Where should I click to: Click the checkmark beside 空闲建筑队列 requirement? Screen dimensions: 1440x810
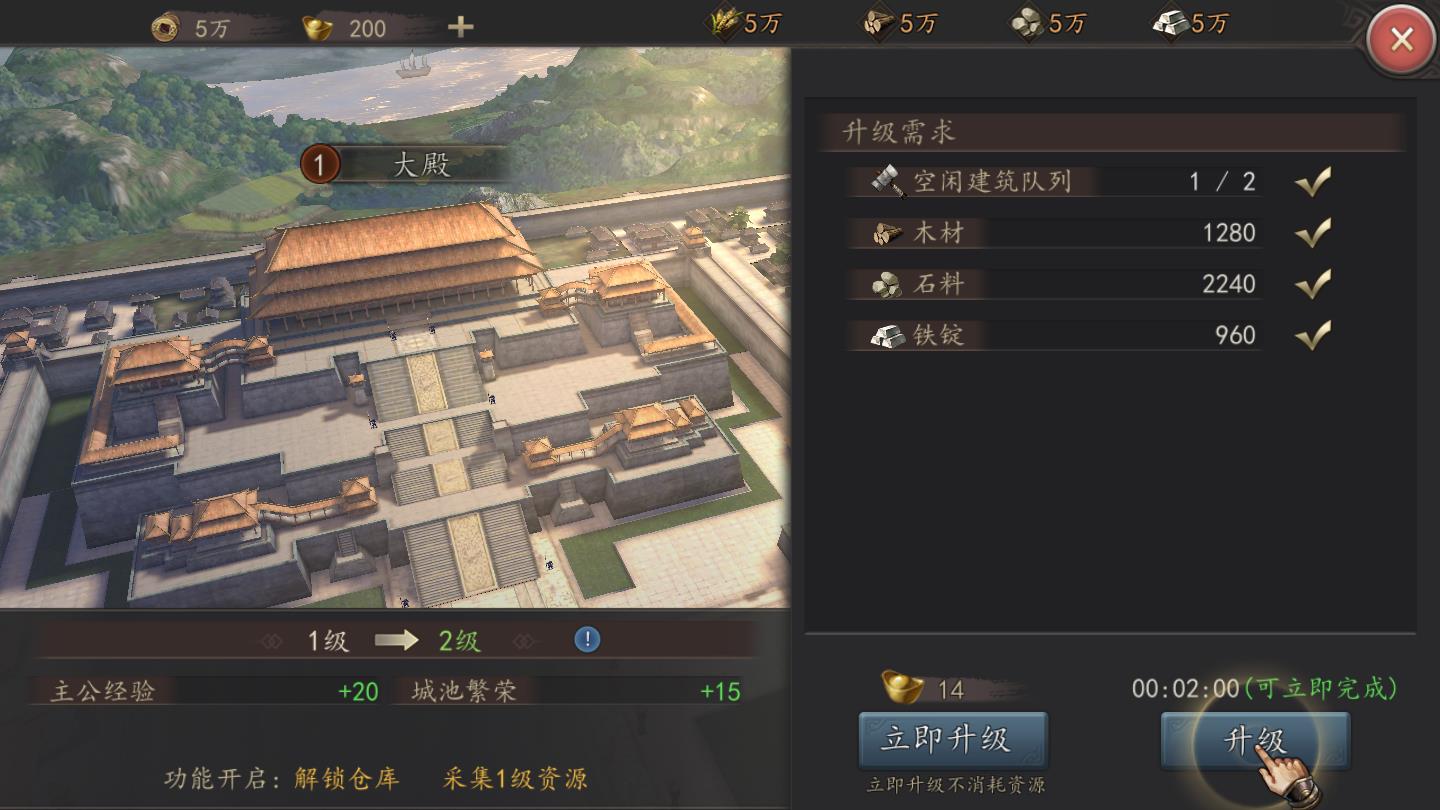pos(1314,181)
